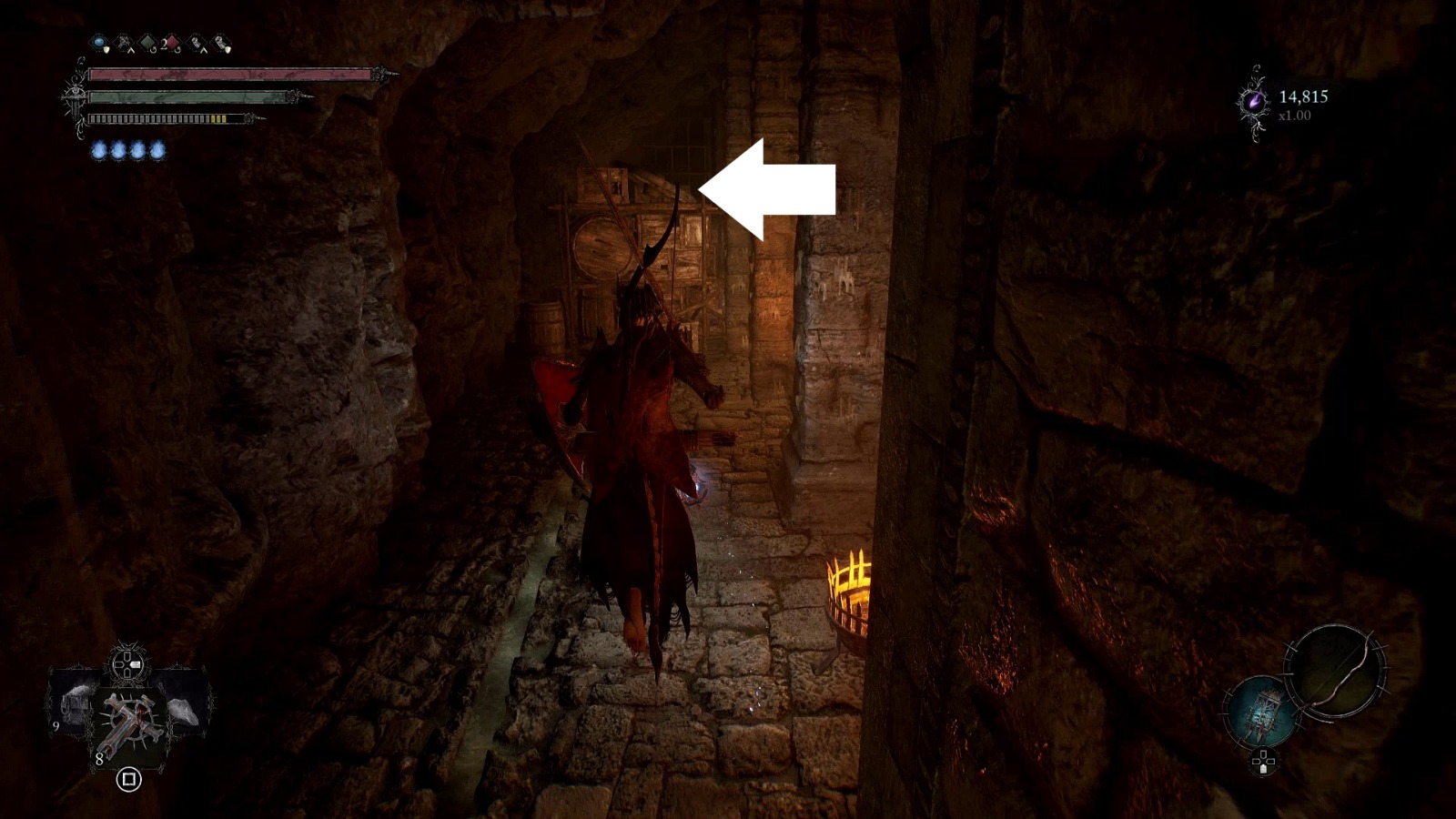Screen dimensions: 1456x819
Task: Select the blue eye quick-slot icon
Action: (98, 43)
